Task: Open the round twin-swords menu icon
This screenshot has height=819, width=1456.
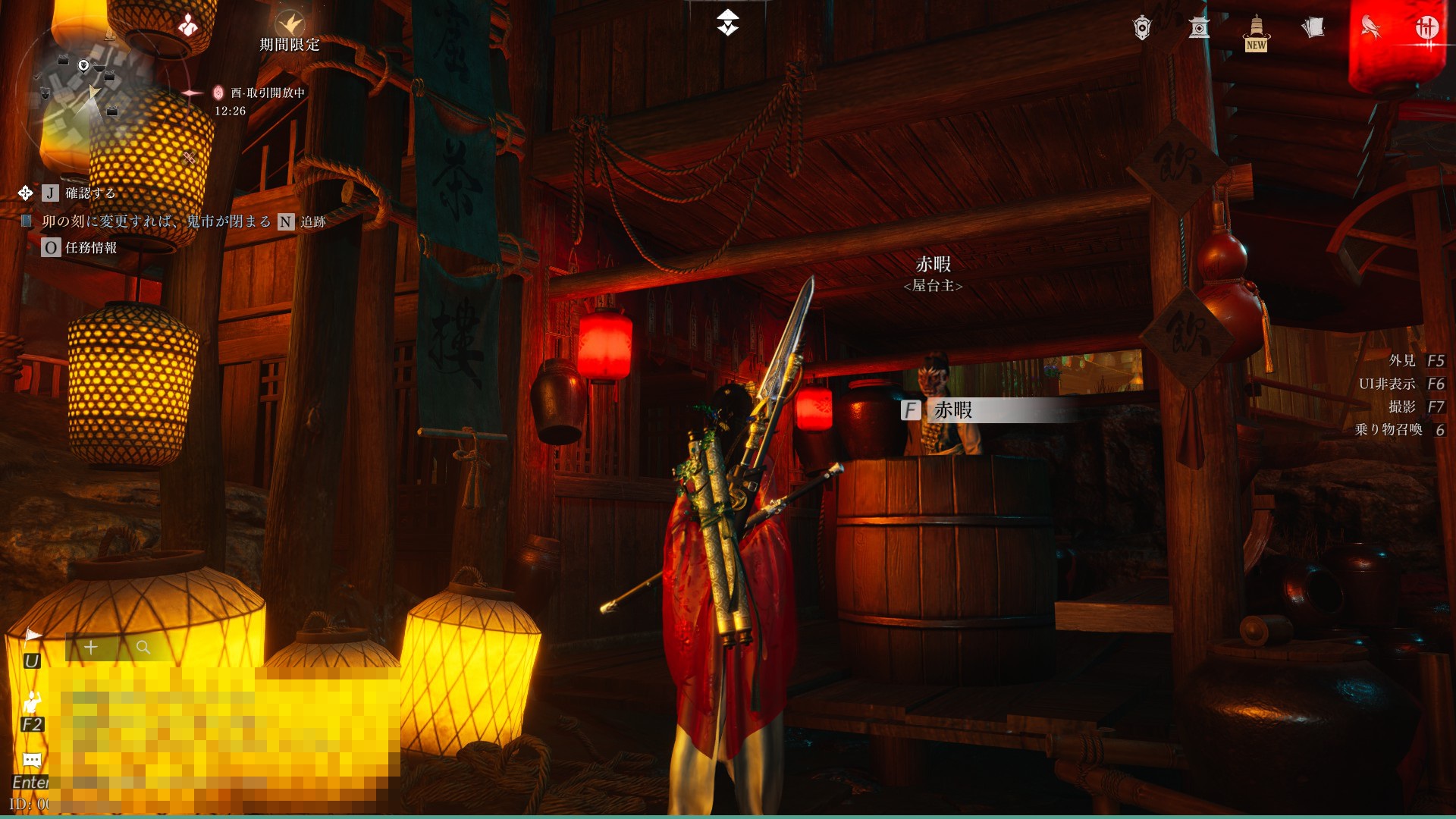Action: tap(1426, 28)
